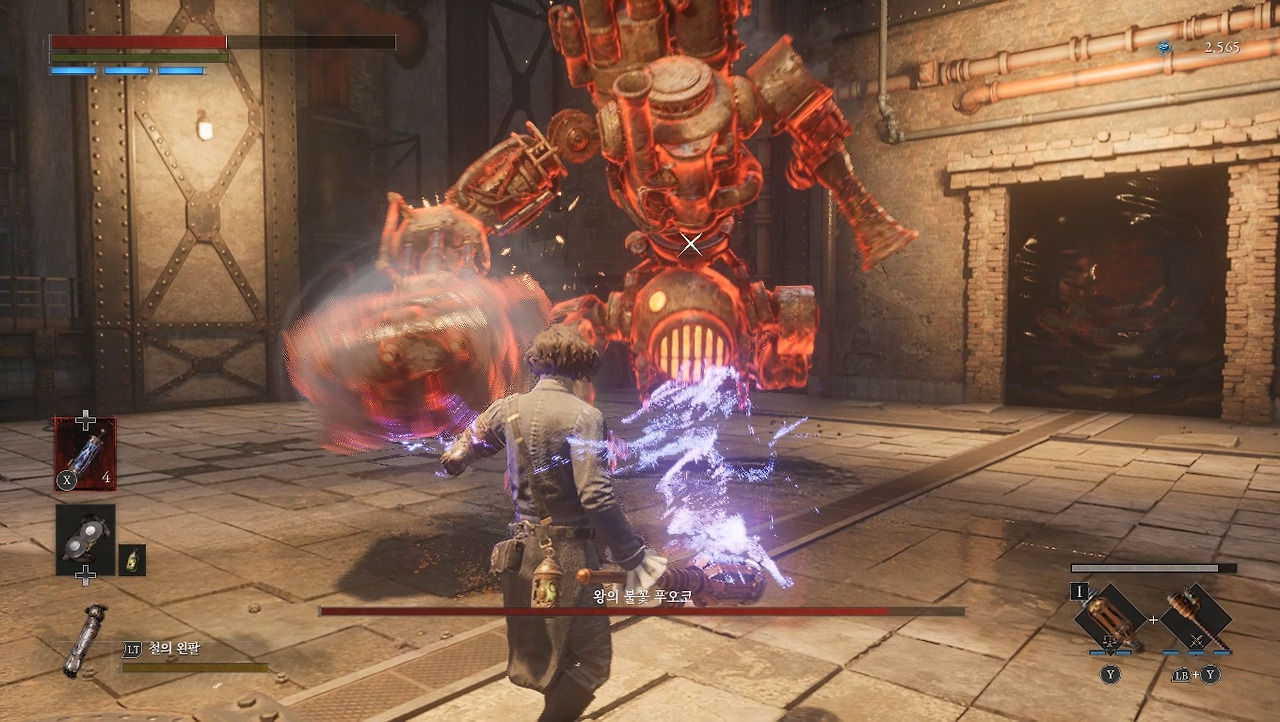Image resolution: width=1280 pixels, height=722 pixels.
Task: Select the weapon blade Fable Art slot
Action: 1109,617
